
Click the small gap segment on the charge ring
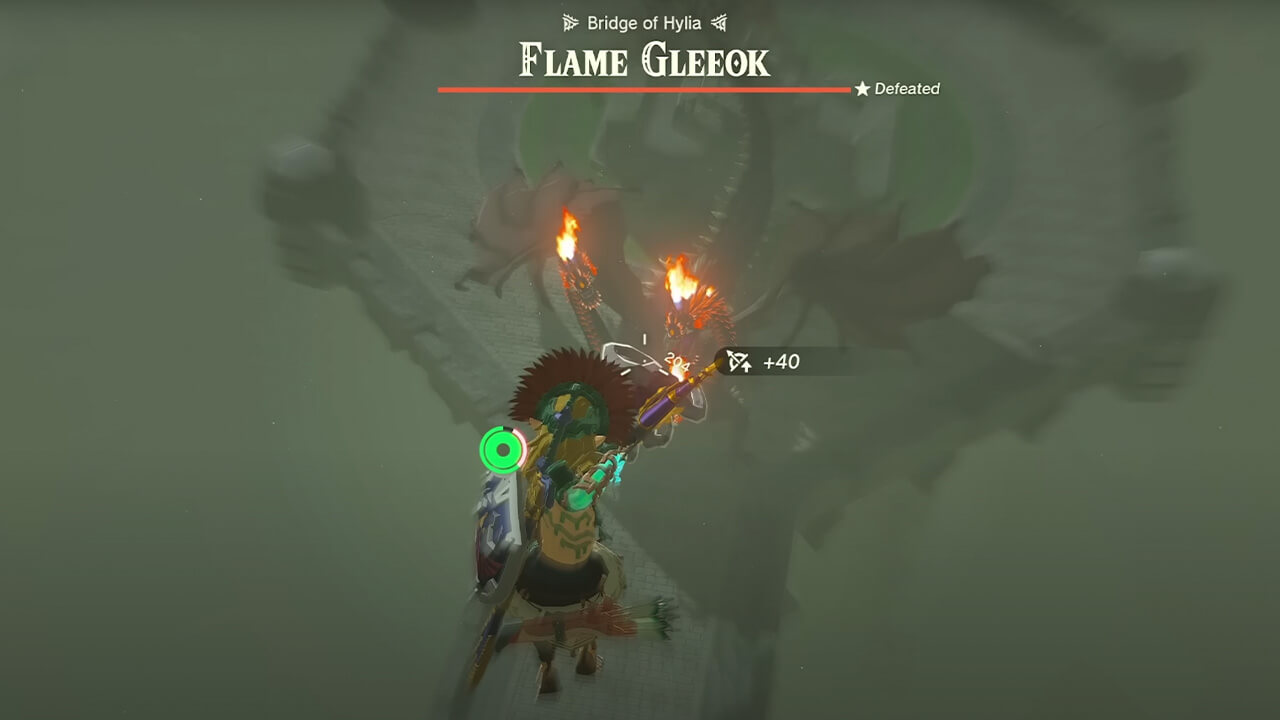(x=506, y=428)
